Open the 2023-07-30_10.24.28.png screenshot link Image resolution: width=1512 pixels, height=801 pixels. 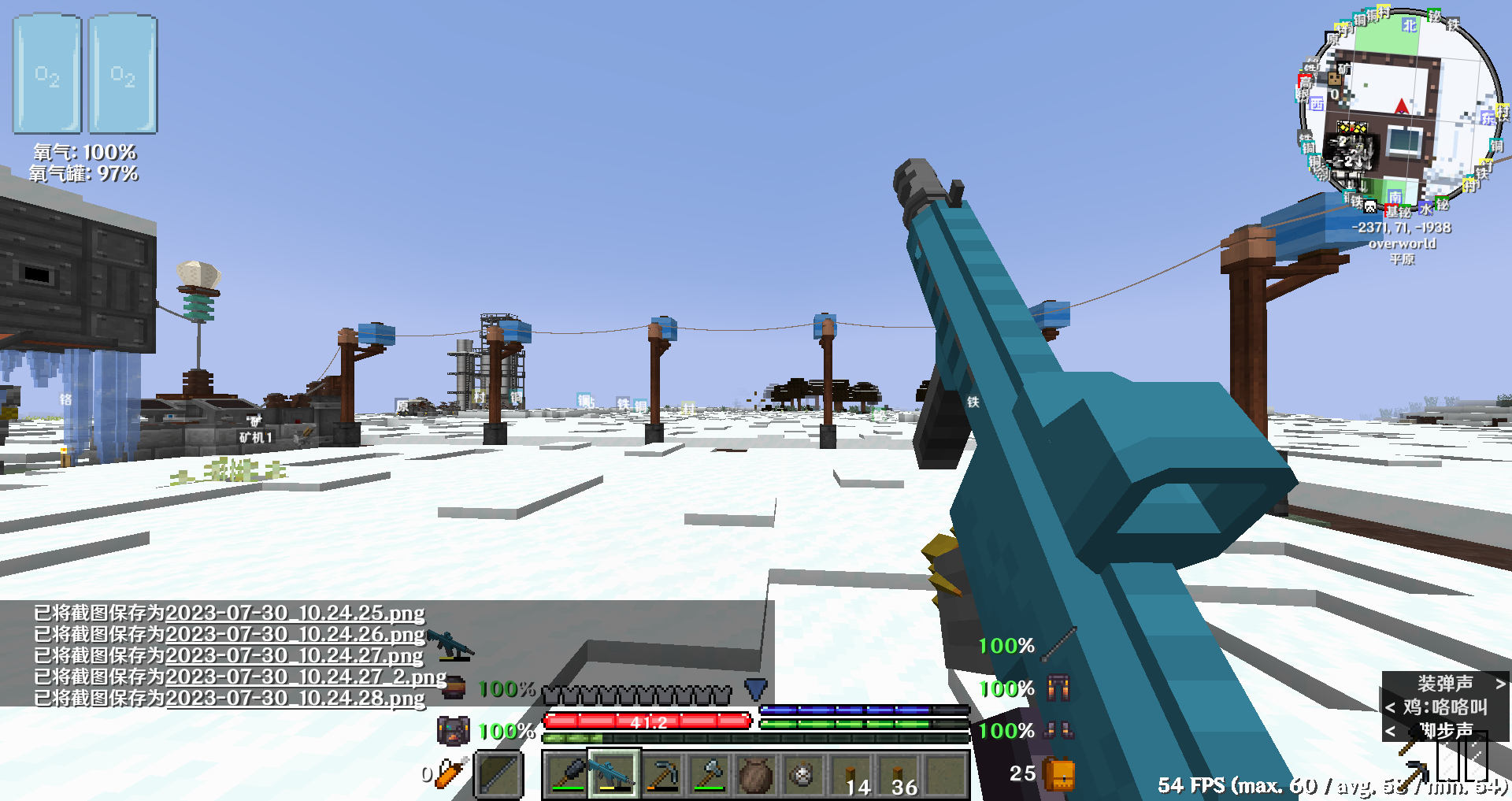[295, 698]
